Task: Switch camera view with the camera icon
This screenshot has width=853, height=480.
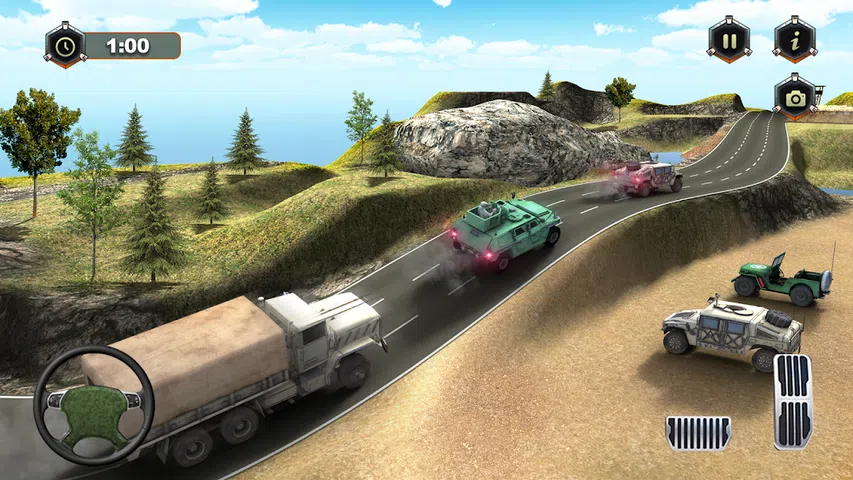Action: (795, 96)
